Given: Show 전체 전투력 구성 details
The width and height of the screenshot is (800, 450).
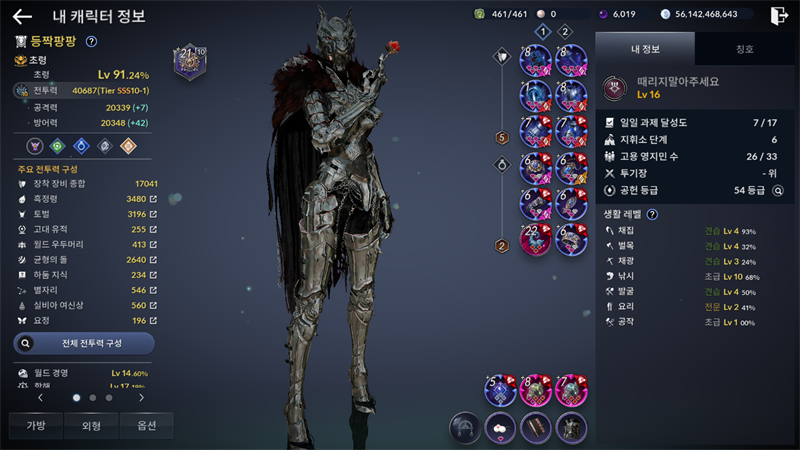Looking at the screenshot, I should click(84, 343).
